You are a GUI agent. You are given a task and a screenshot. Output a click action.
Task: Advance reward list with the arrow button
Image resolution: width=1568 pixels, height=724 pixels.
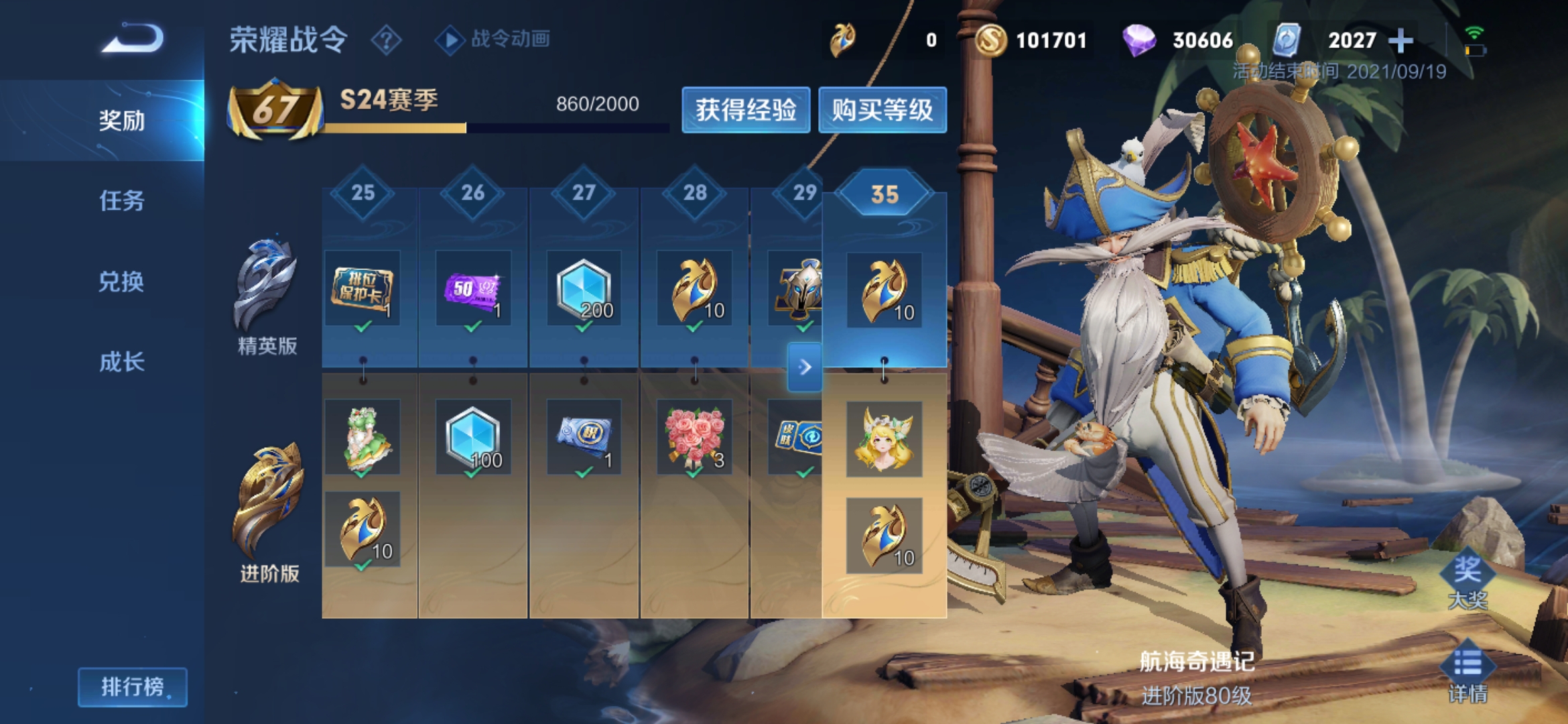[805, 367]
